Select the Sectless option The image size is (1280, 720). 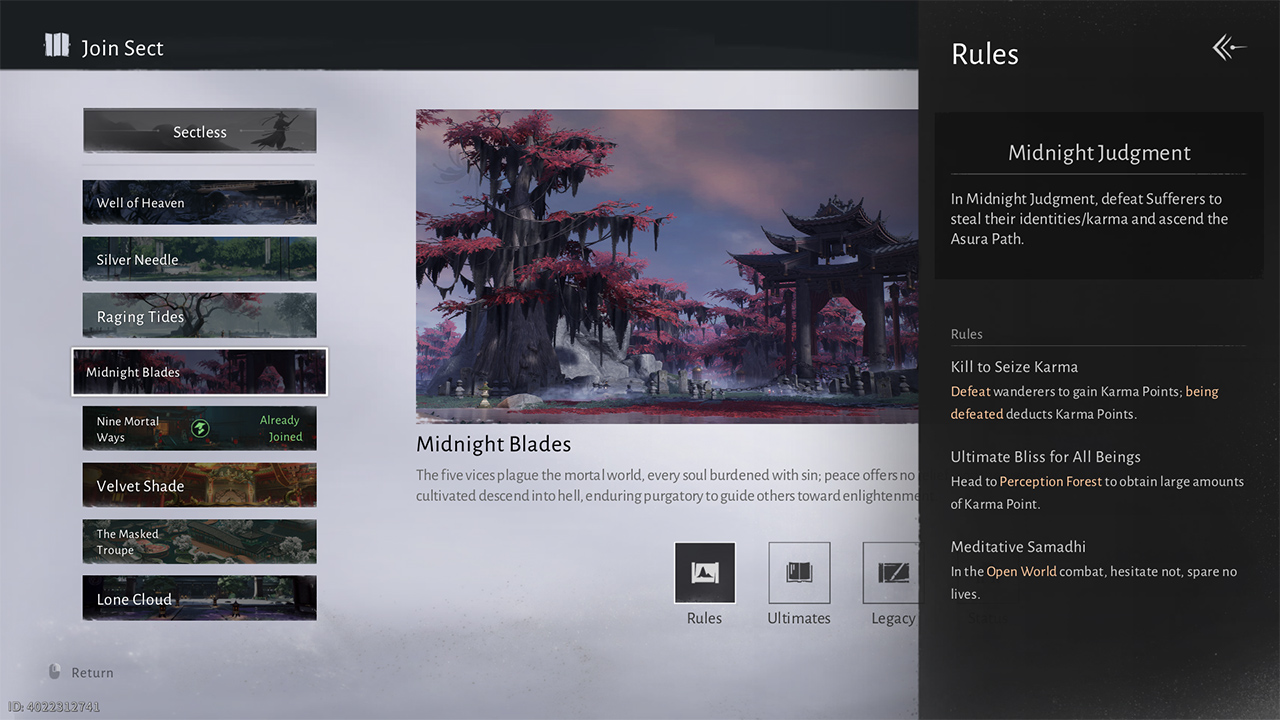pos(199,131)
